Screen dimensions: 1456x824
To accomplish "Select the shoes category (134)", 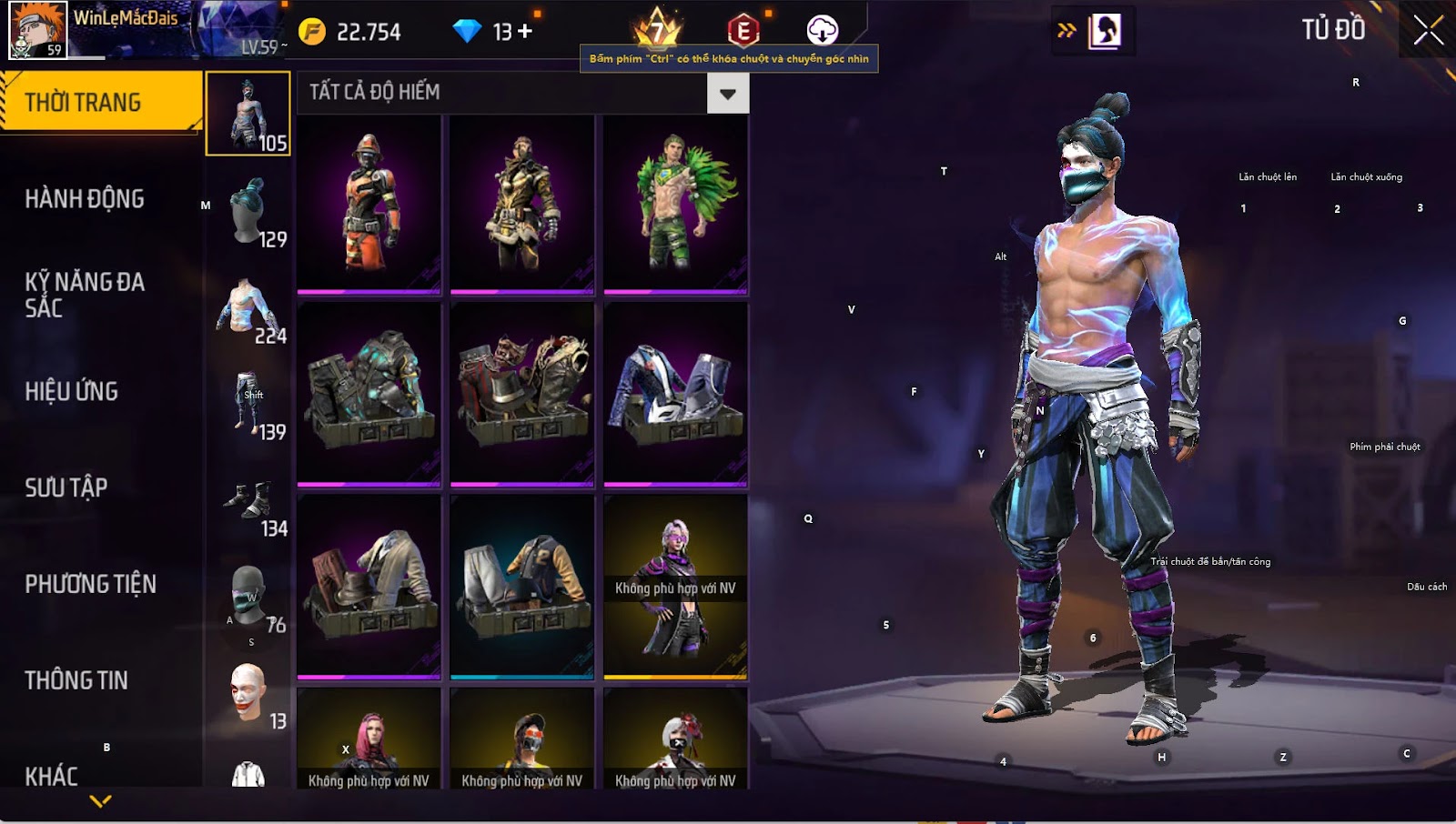I will pyautogui.click(x=248, y=503).
